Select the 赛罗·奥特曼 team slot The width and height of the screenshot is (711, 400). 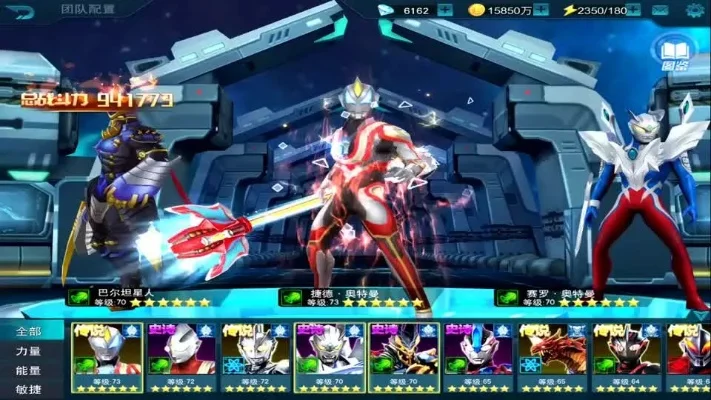(640, 200)
